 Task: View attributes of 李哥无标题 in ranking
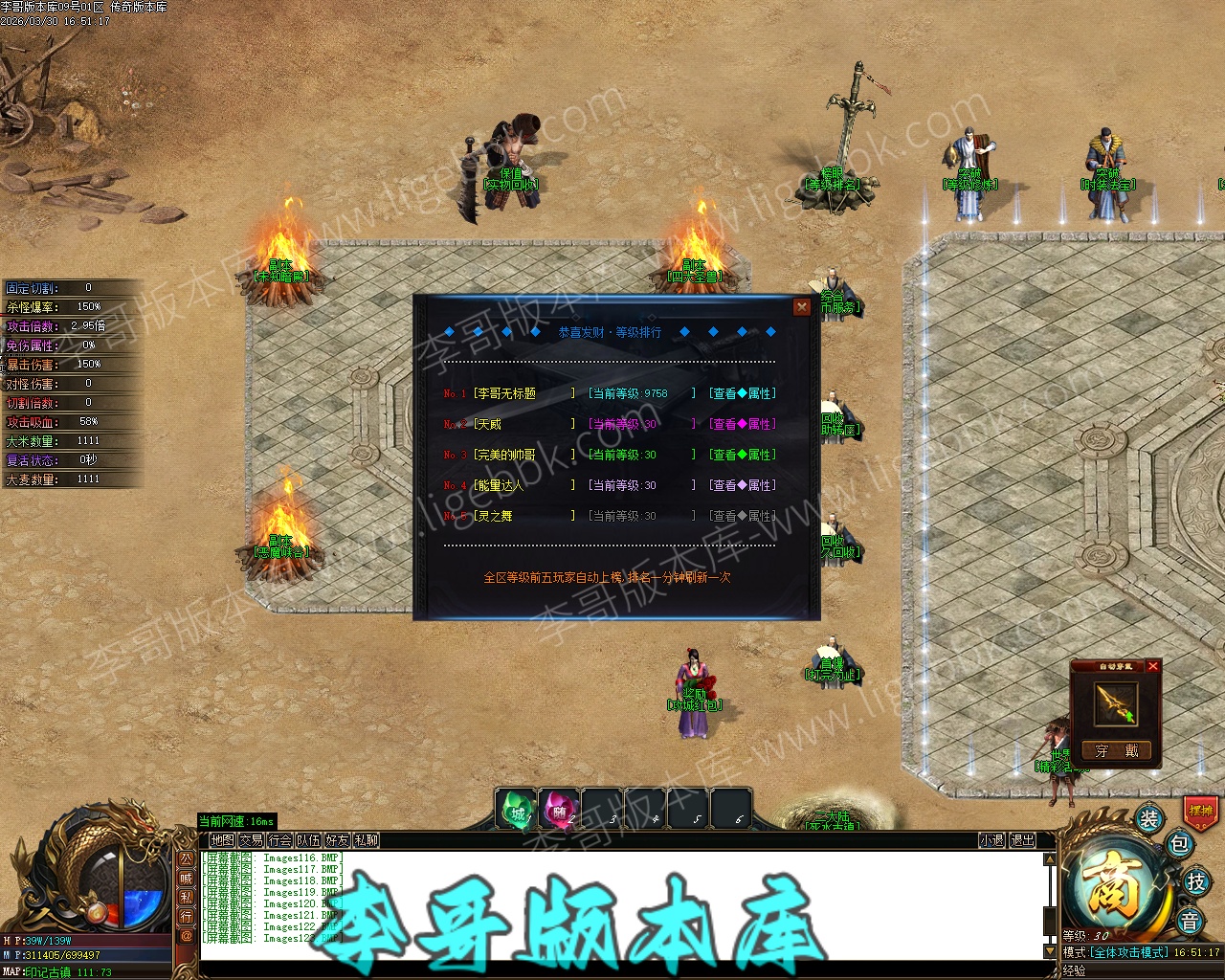[743, 393]
